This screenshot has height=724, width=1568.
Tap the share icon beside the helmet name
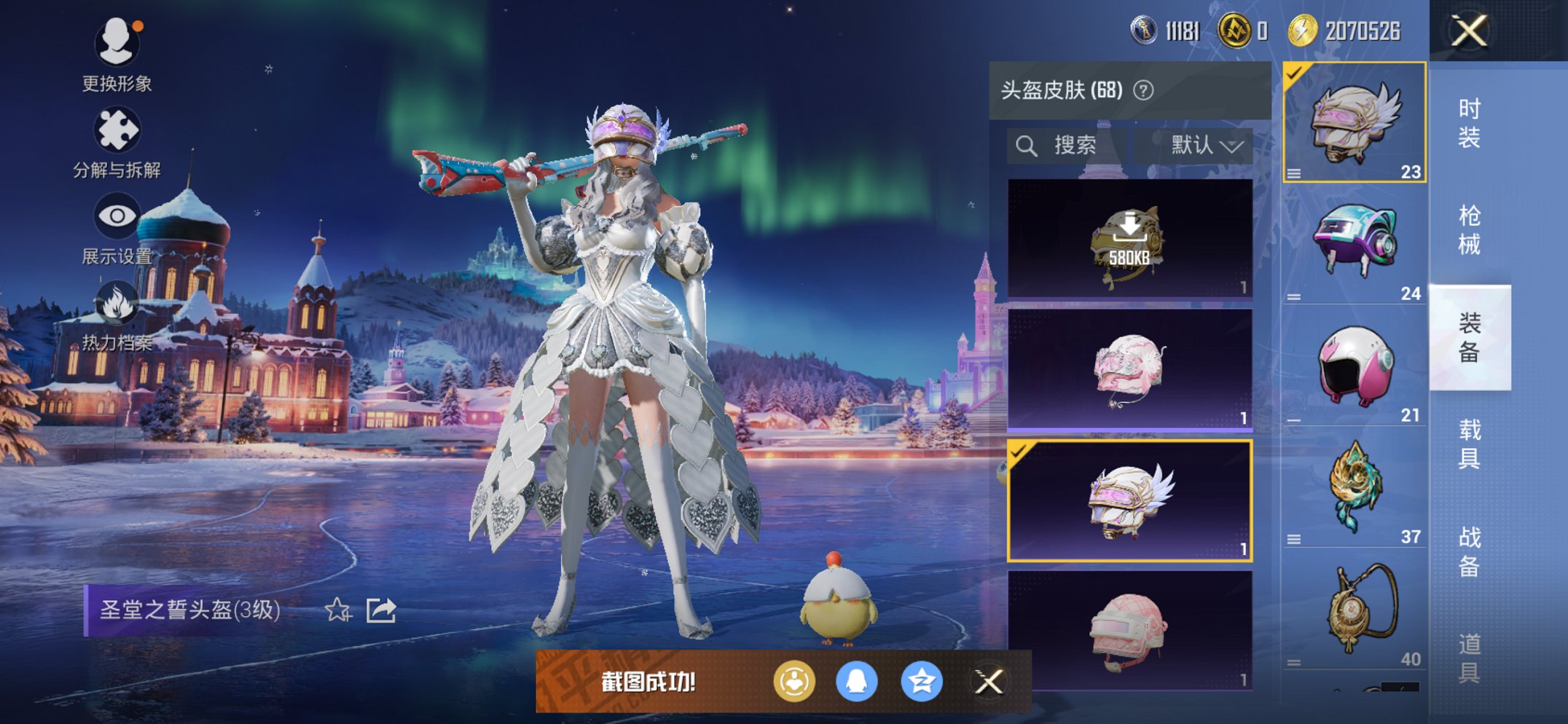380,610
